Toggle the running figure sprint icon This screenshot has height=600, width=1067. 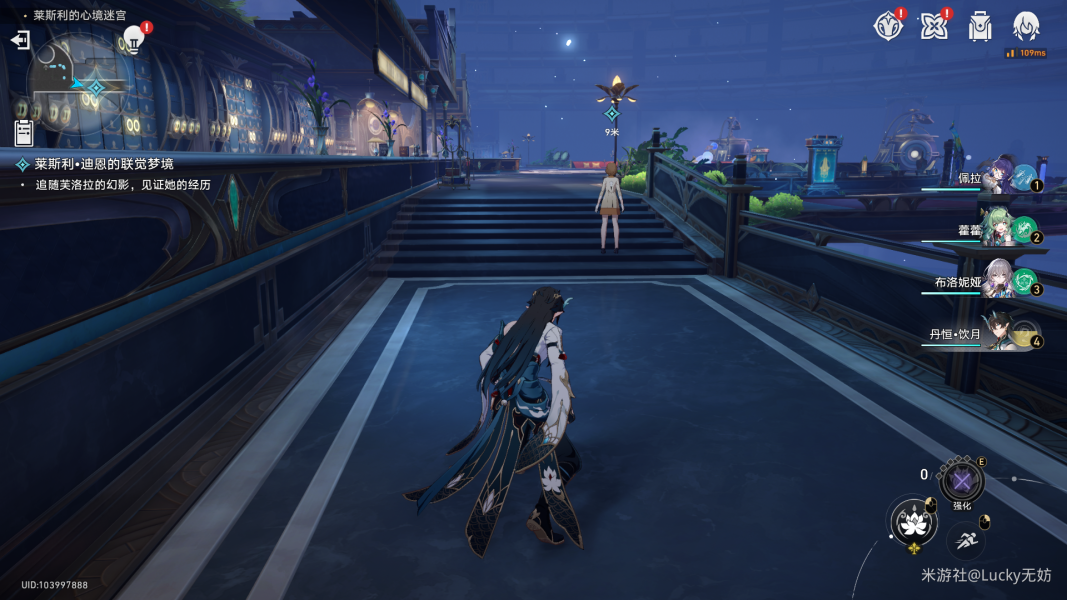[x=966, y=541]
